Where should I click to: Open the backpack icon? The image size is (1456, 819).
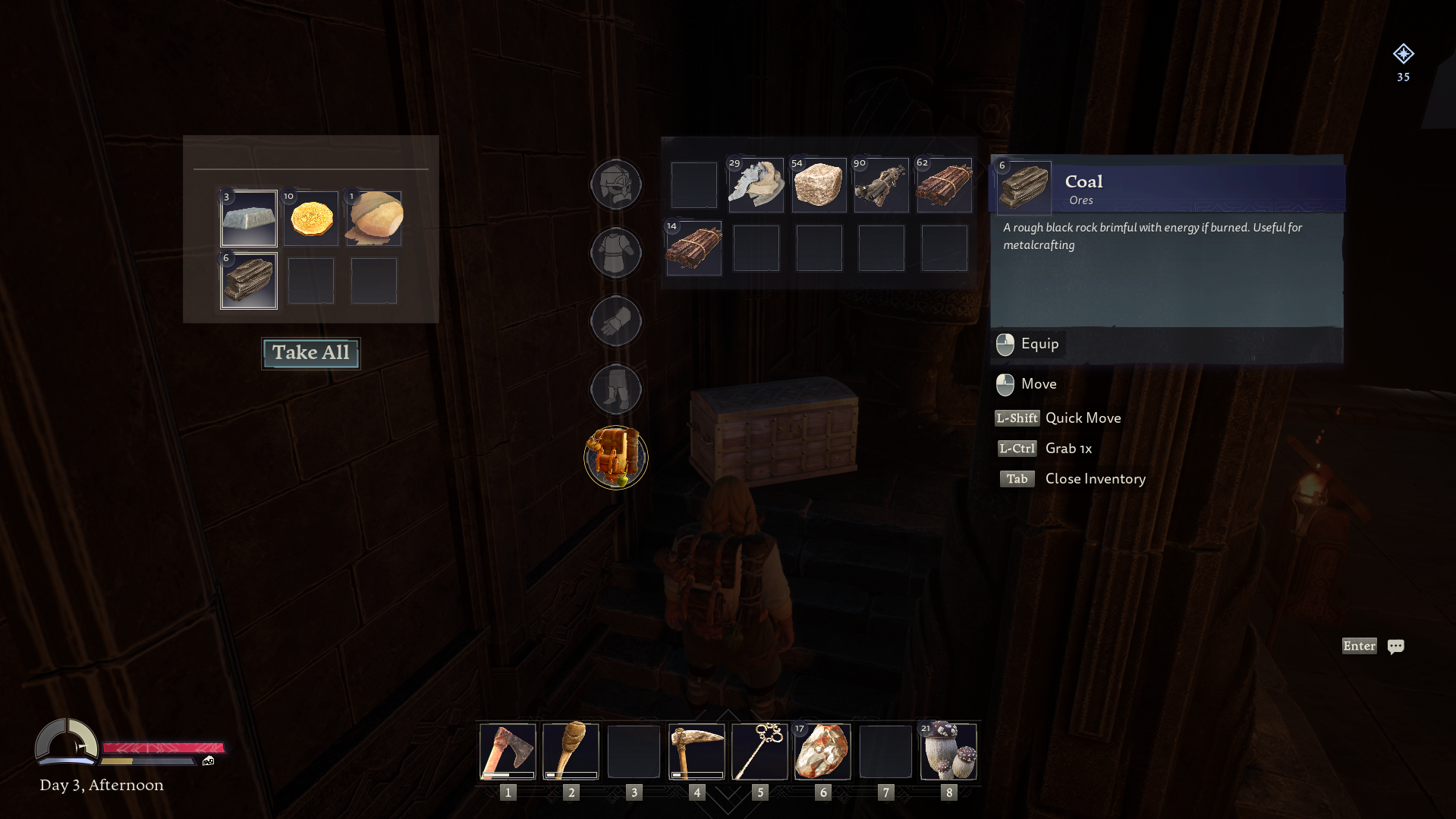[x=615, y=458]
